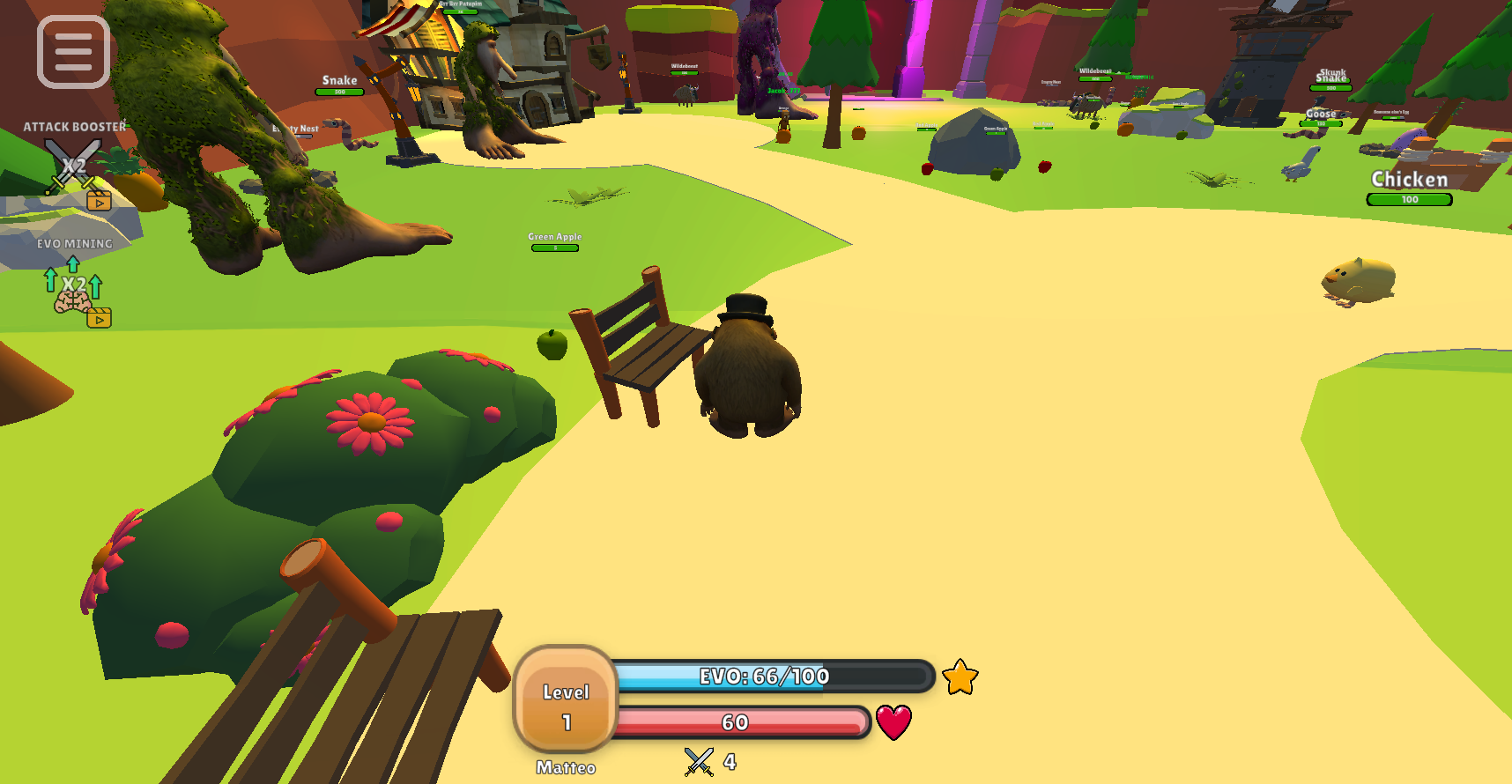
Task: Select the Green Apple nameplate on the path
Action: [554, 236]
